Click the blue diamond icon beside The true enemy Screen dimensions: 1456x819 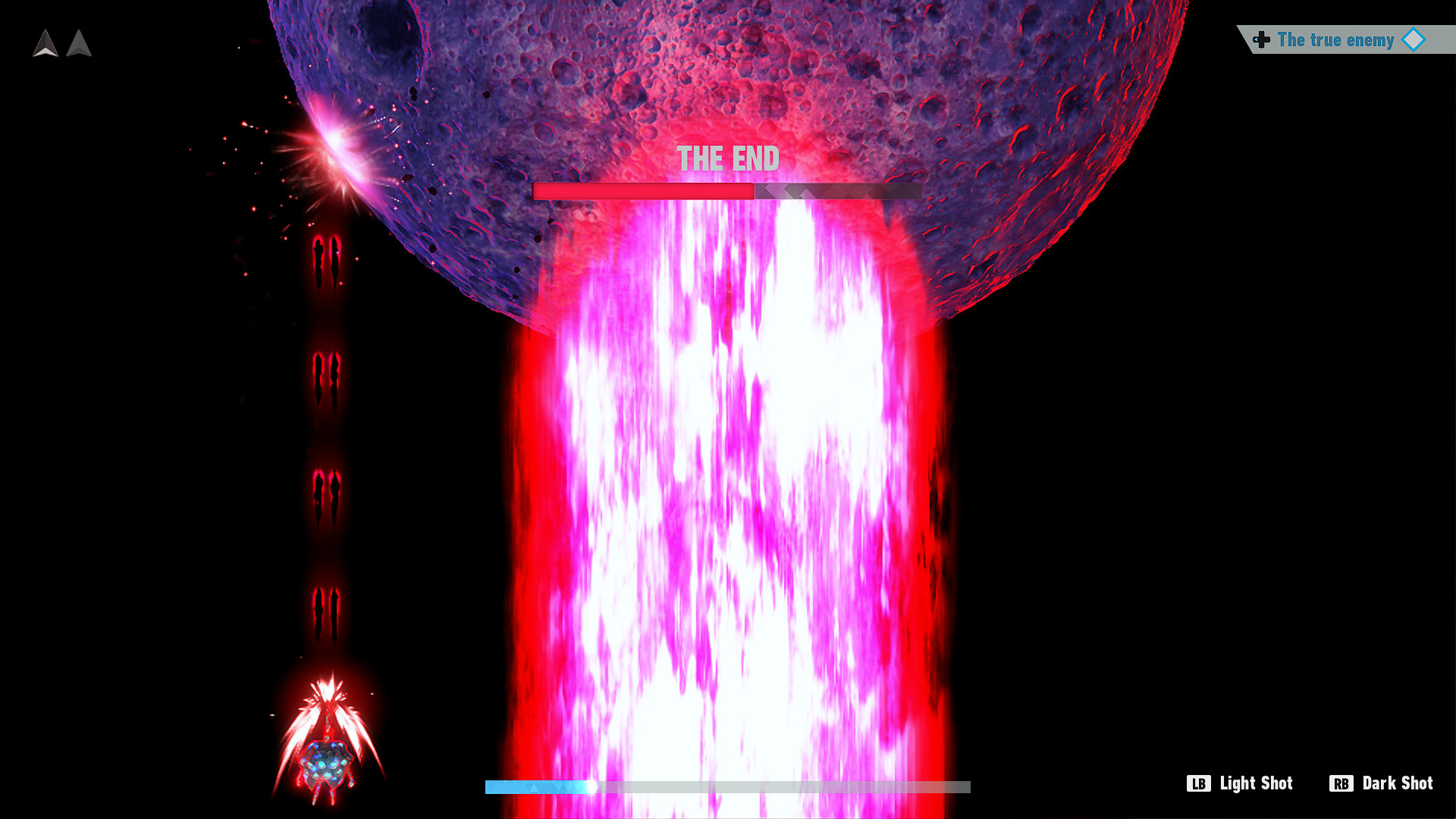[1412, 40]
